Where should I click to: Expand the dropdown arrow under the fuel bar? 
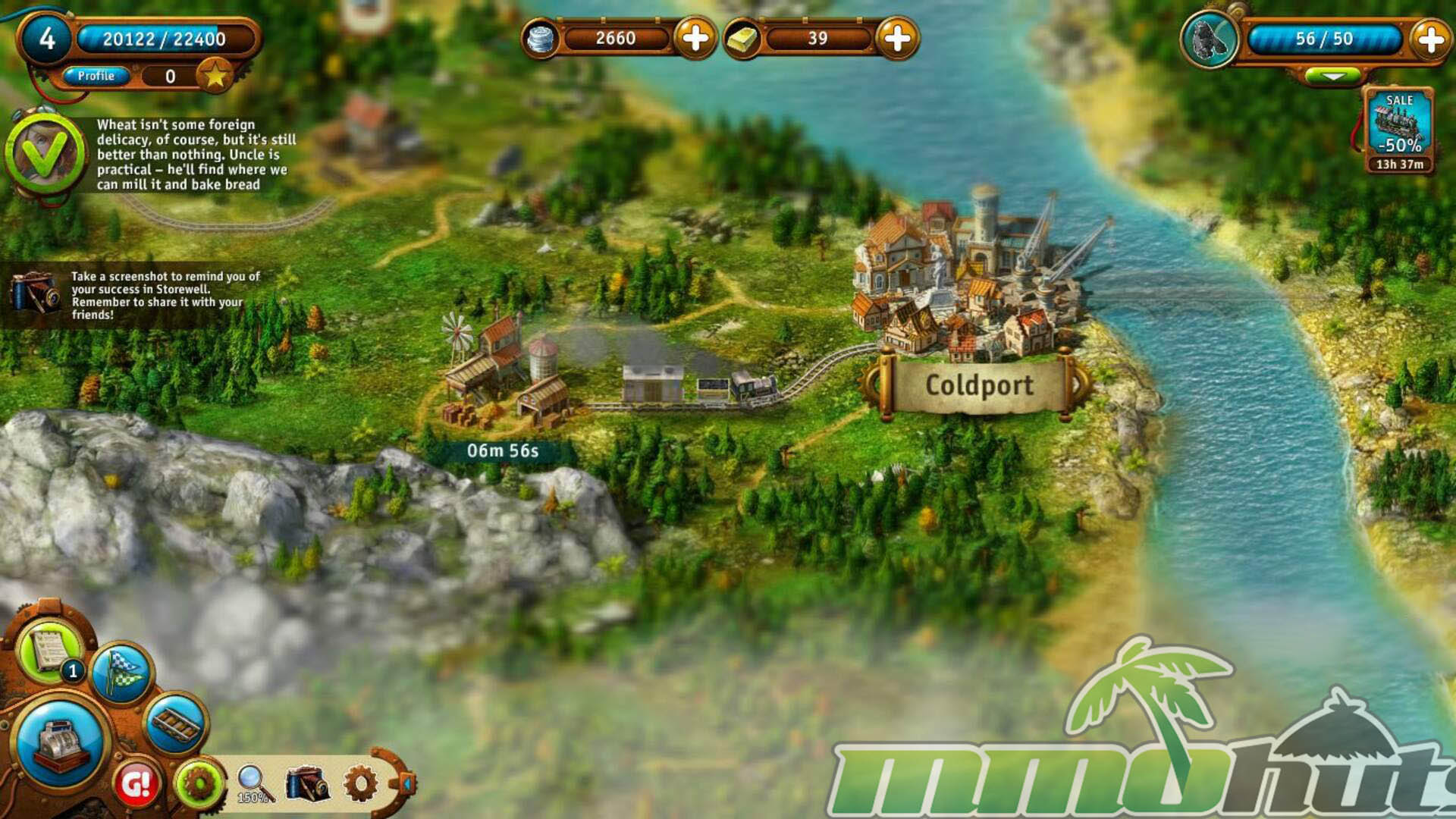(1332, 77)
